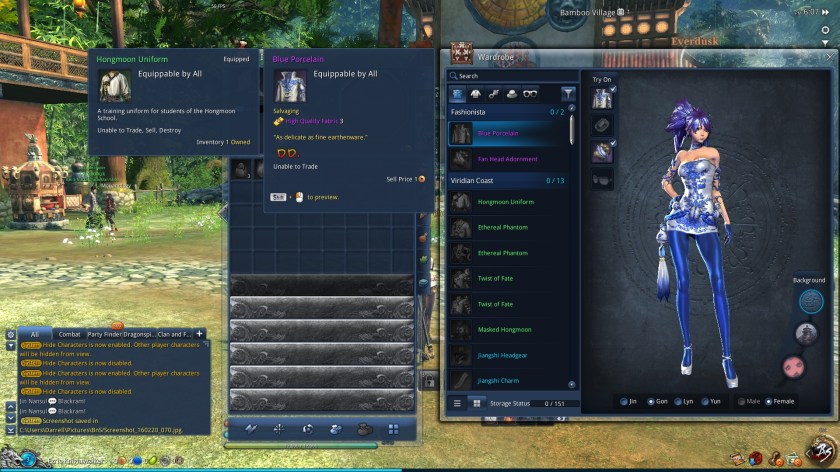Toggle the outfit slot in the Try On column
Viewport: 840px width, 472px height.
(602, 98)
